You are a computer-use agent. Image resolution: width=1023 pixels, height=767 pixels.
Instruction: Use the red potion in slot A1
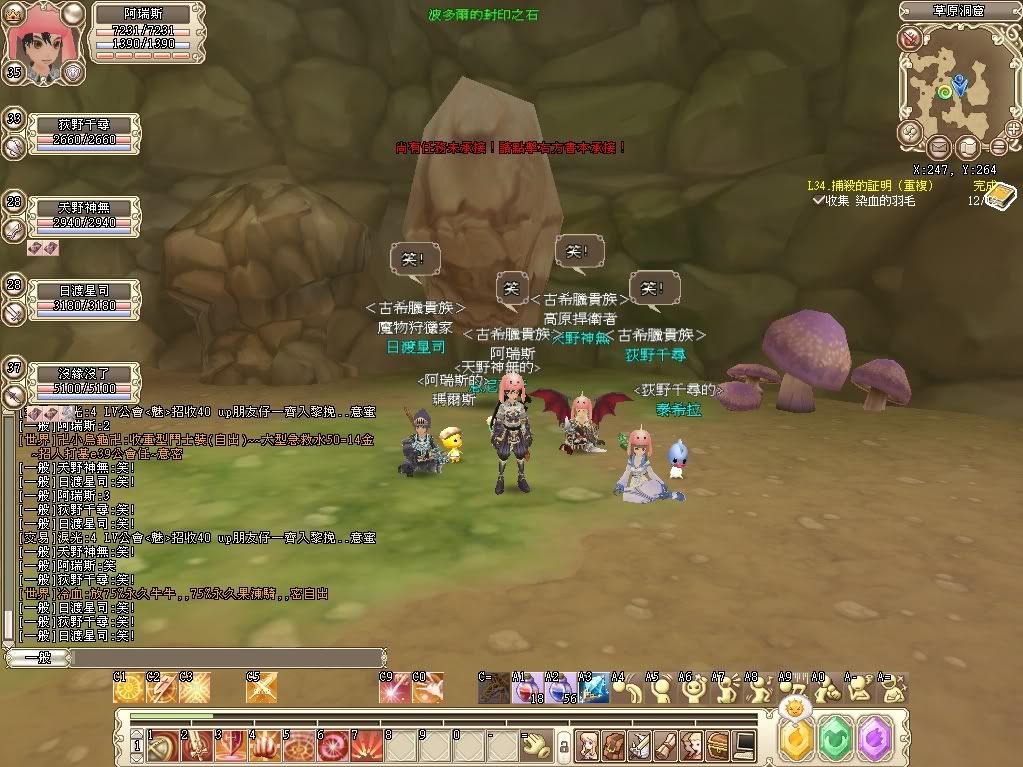(527, 689)
